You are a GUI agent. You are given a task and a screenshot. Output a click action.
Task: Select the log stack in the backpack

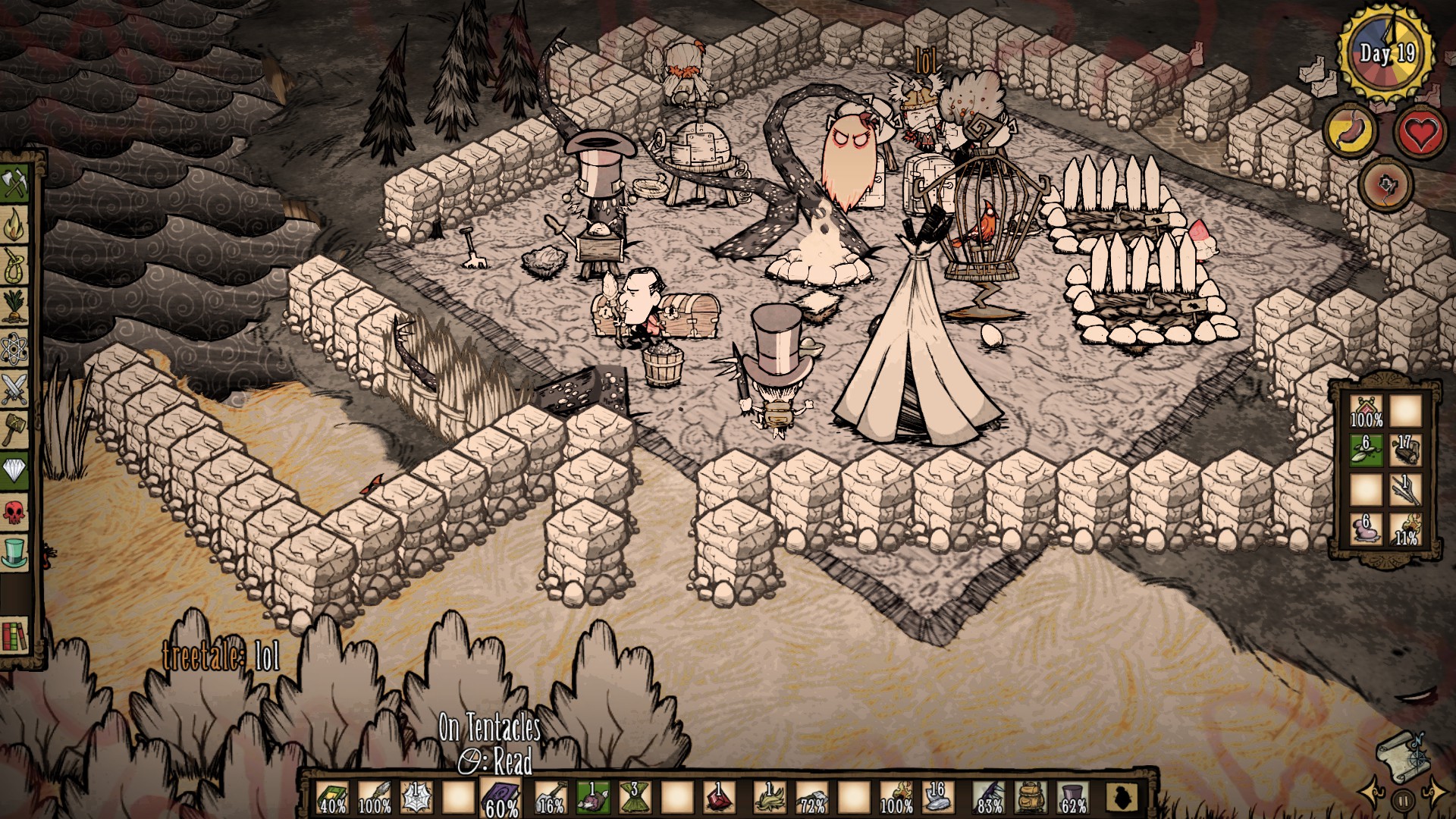[1407, 450]
